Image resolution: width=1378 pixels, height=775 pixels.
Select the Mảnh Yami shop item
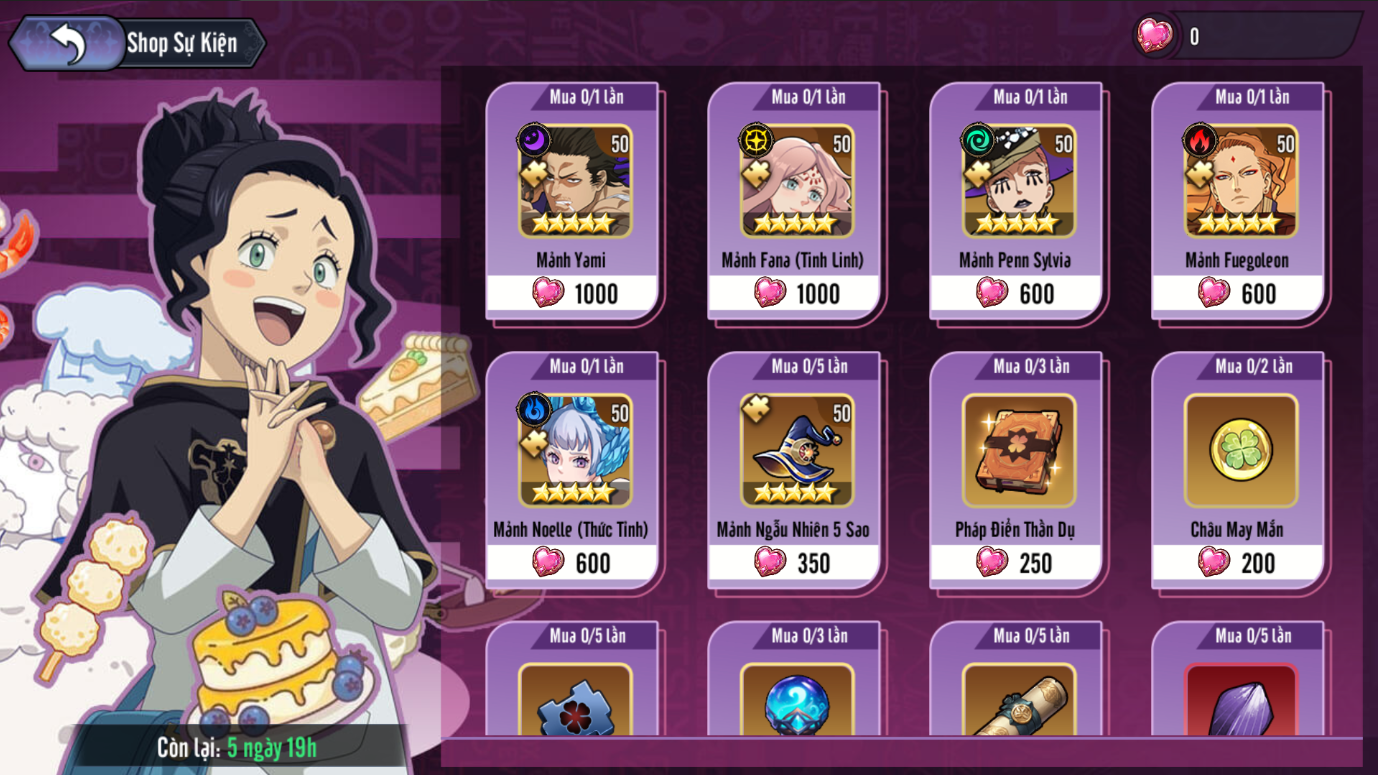pos(574,200)
